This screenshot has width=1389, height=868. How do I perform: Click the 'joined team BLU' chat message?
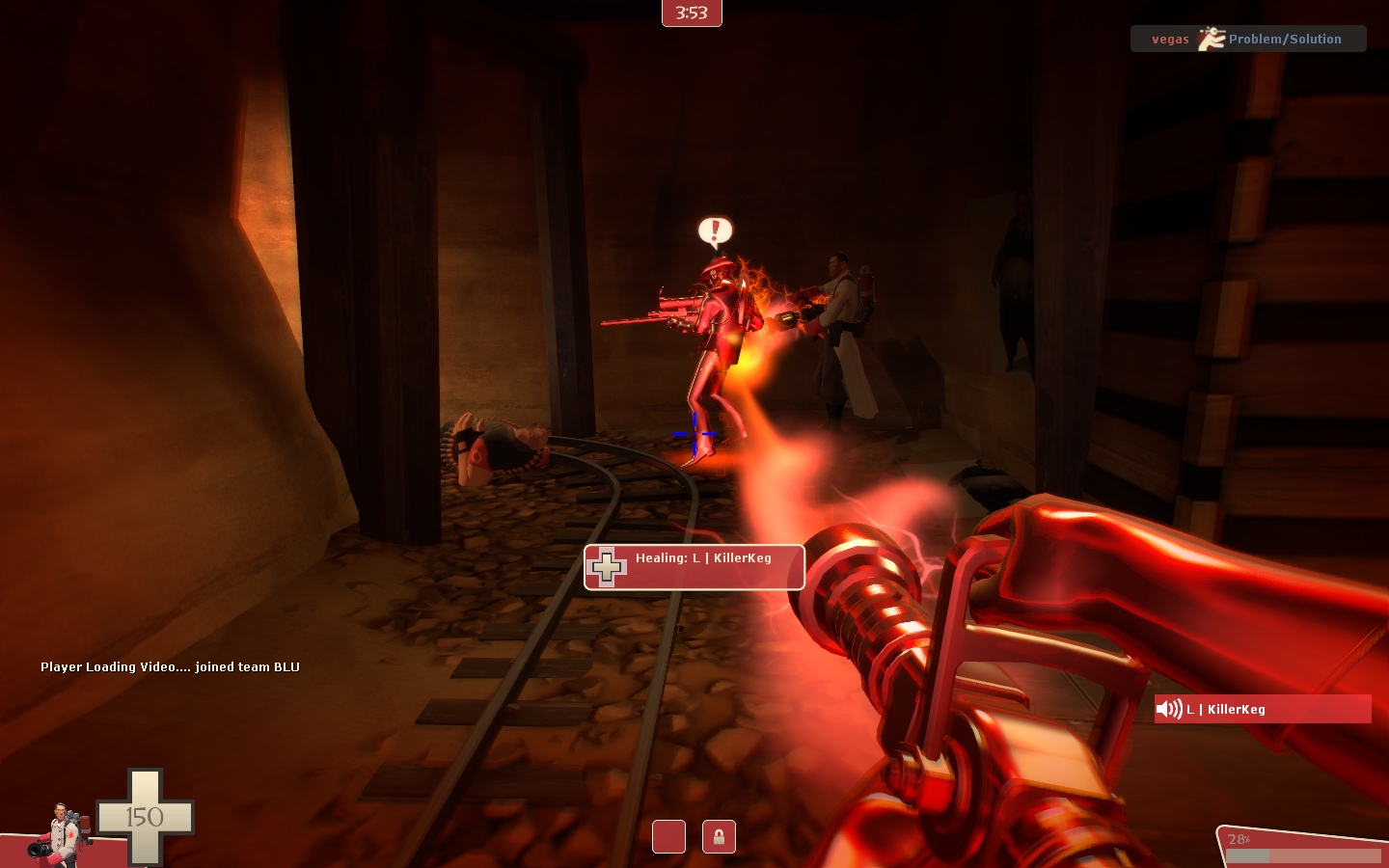[170, 666]
